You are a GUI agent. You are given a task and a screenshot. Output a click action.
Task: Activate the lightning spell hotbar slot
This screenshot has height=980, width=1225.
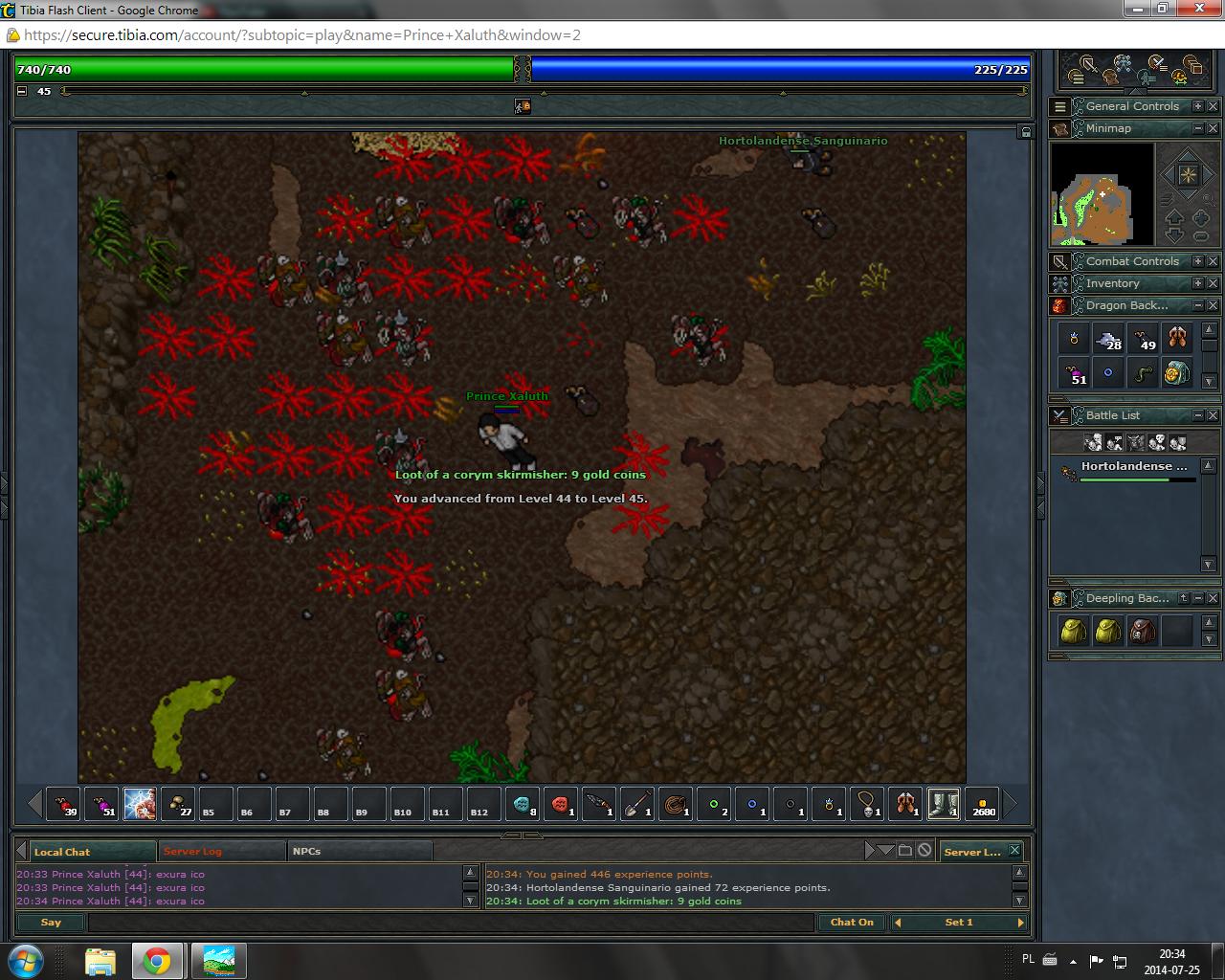(140, 804)
